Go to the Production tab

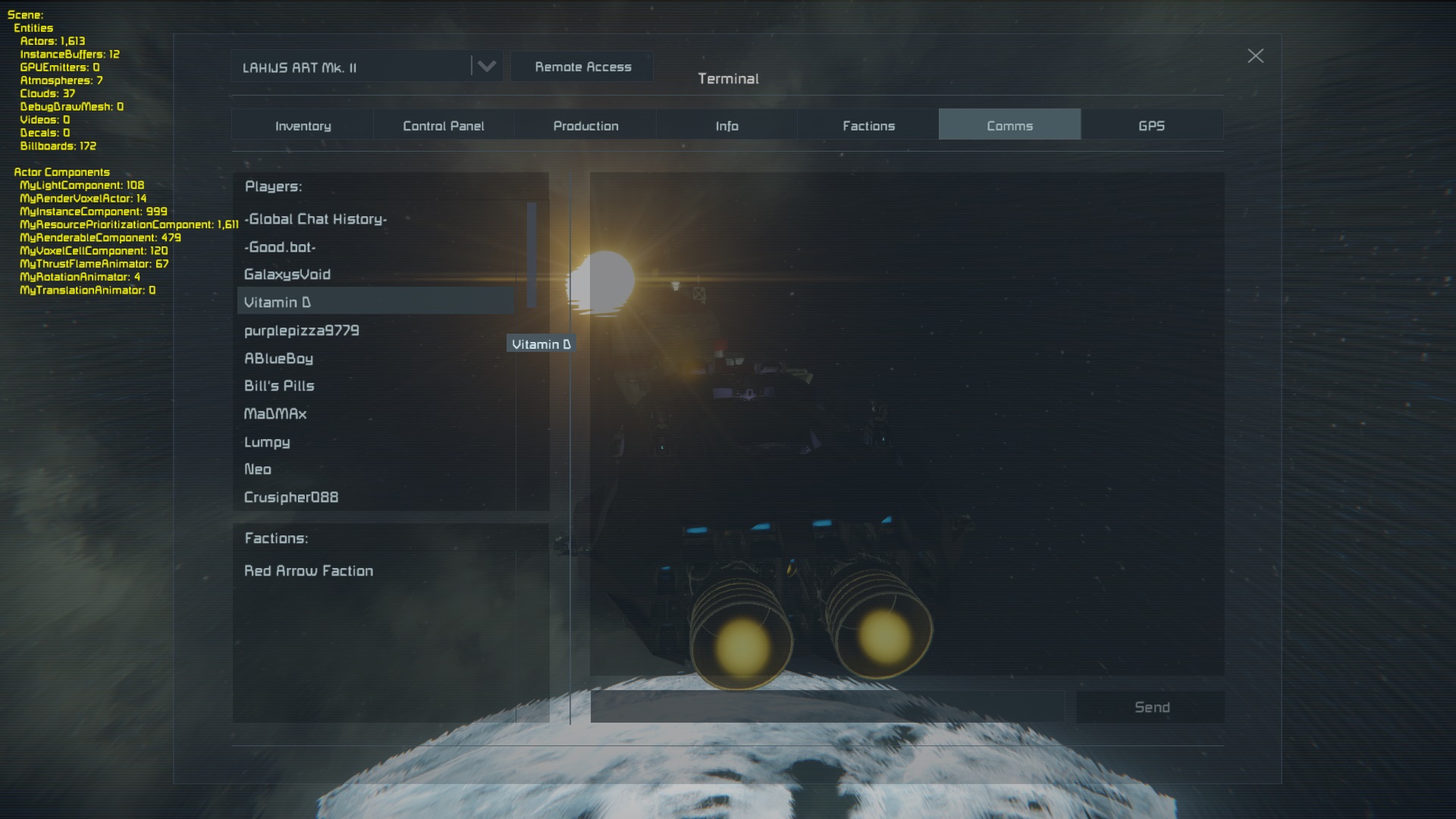click(585, 125)
